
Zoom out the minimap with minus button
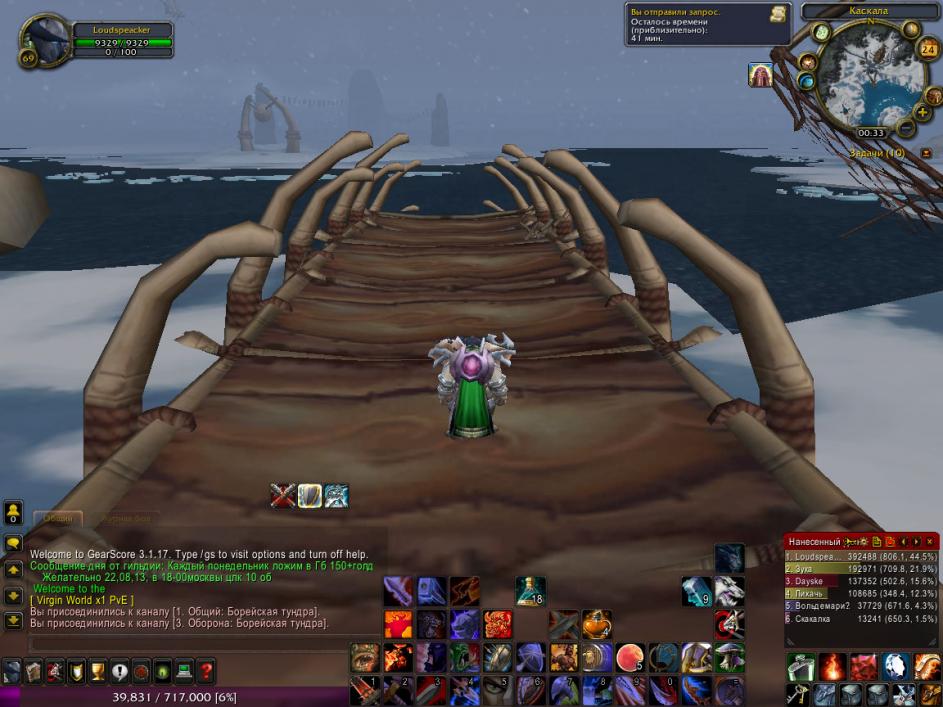905,128
